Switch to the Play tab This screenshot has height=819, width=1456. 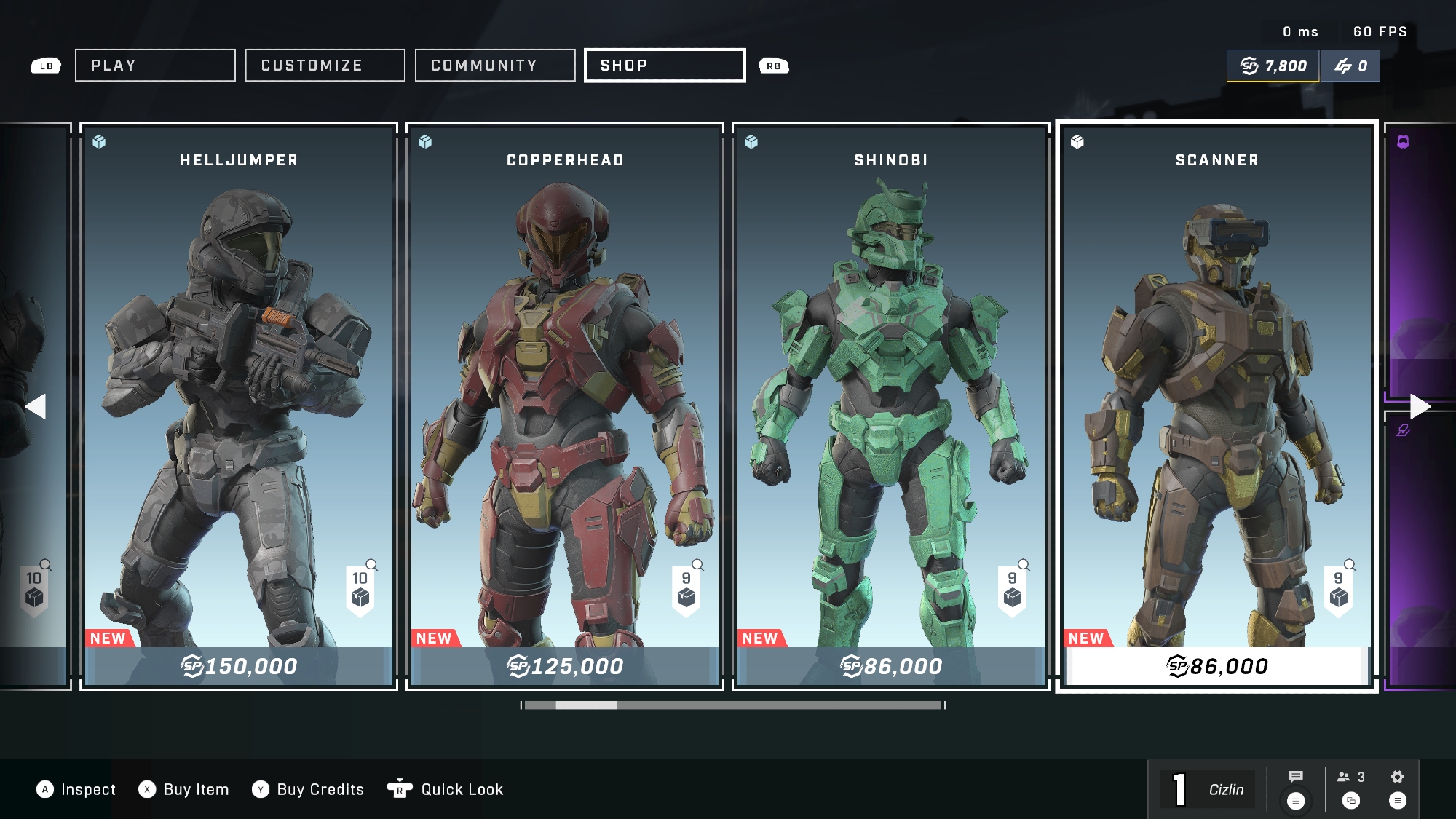155,66
